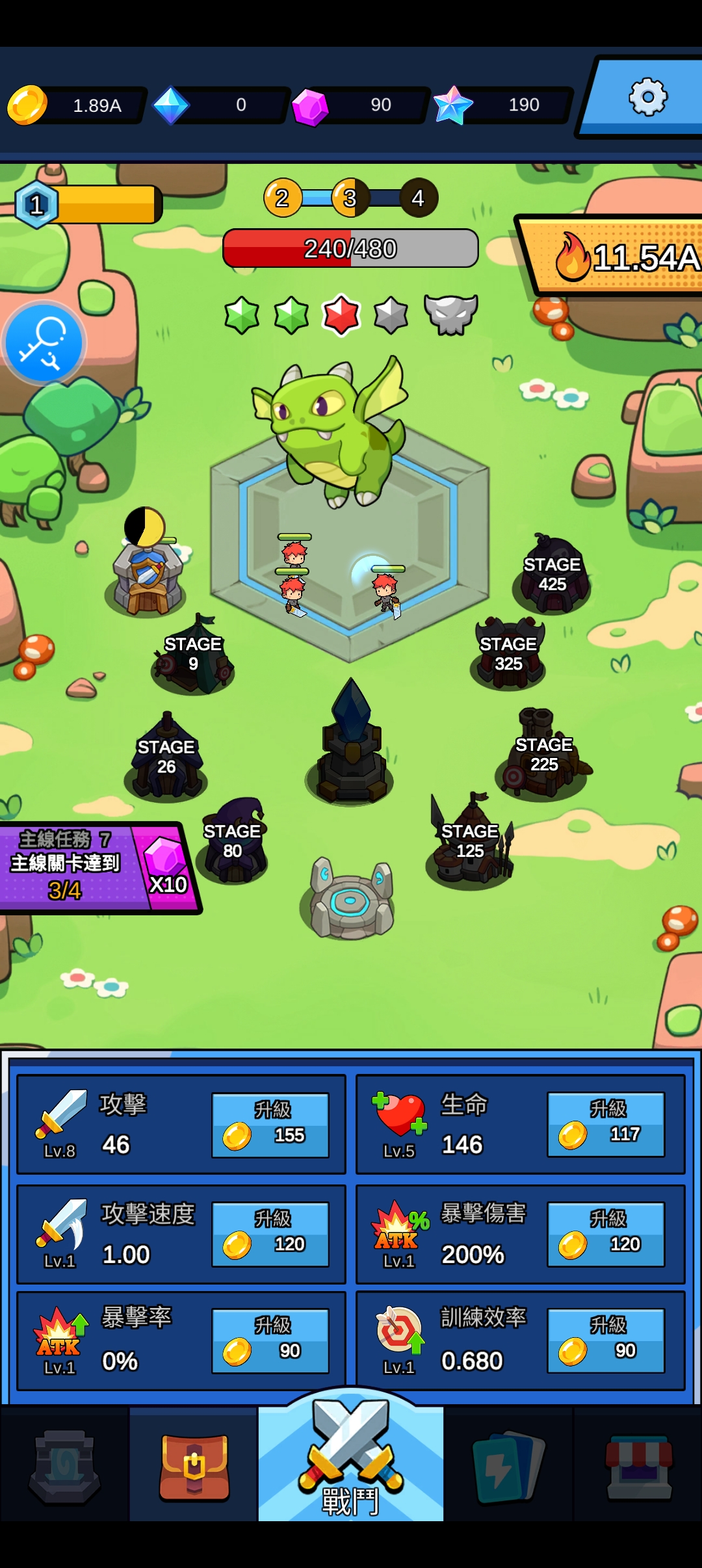Select the STAGE 425 locked building
Image resolution: width=702 pixels, height=1568 pixels.
(x=552, y=575)
